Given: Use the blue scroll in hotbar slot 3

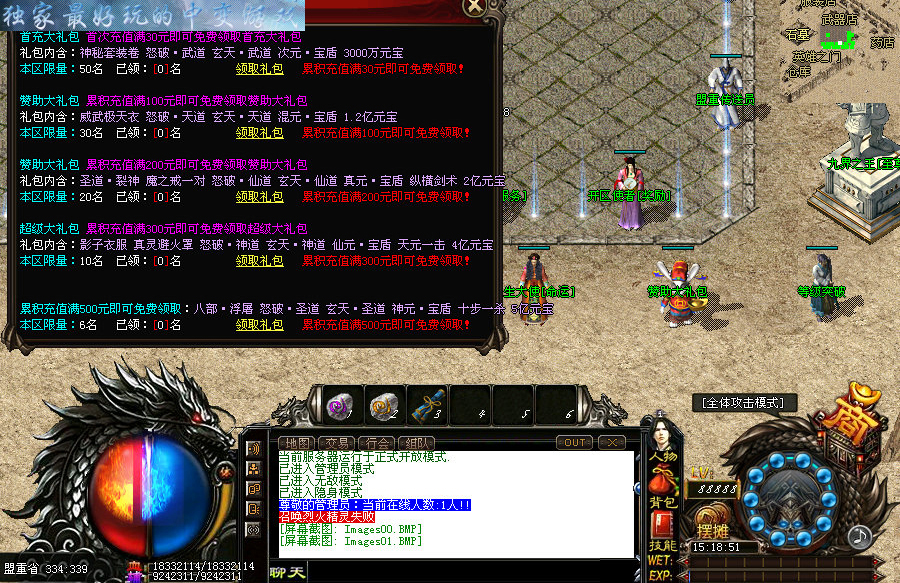Looking at the screenshot, I should coord(428,404).
